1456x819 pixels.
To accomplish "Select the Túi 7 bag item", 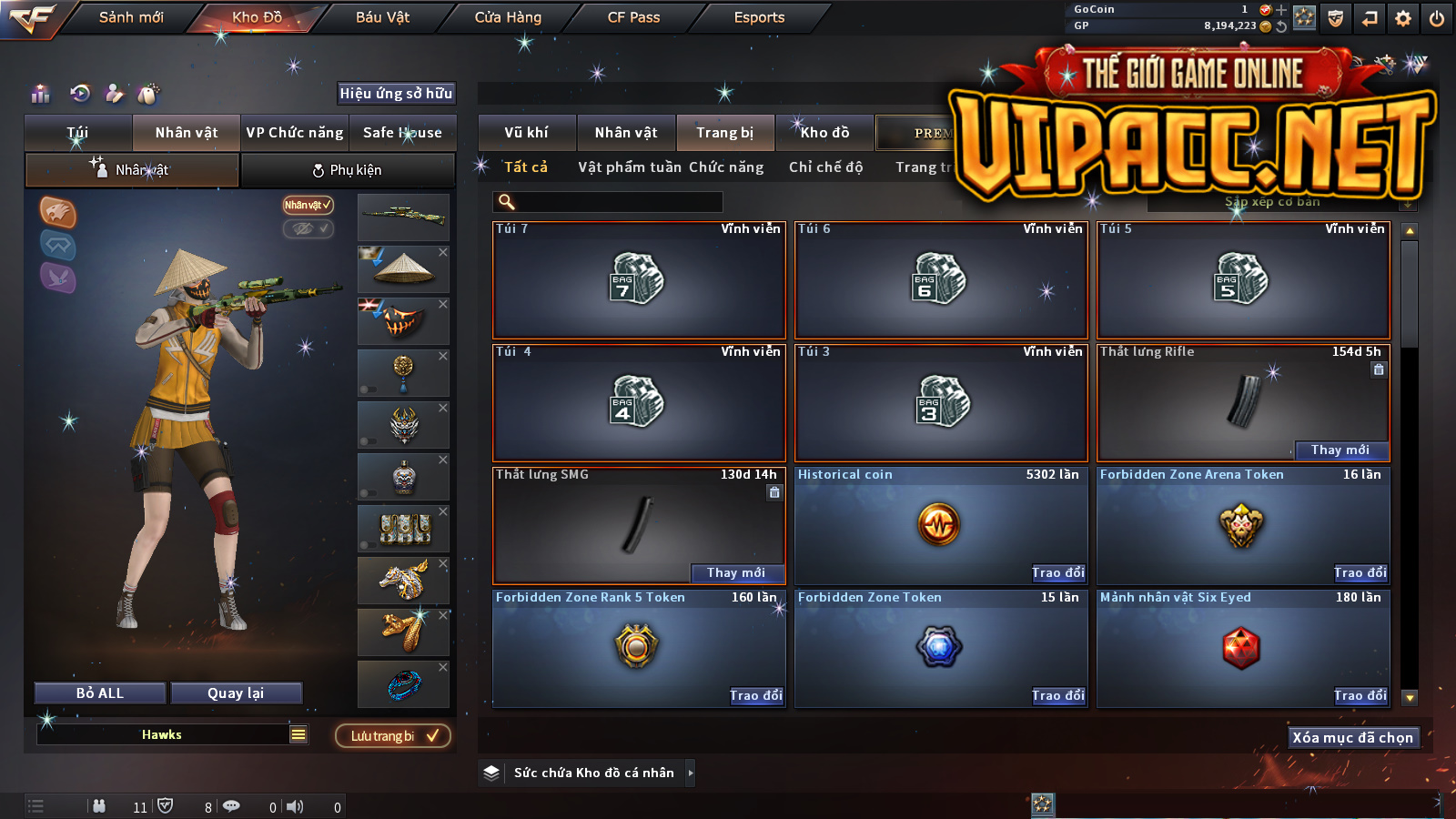I will [x=639, y=279].
